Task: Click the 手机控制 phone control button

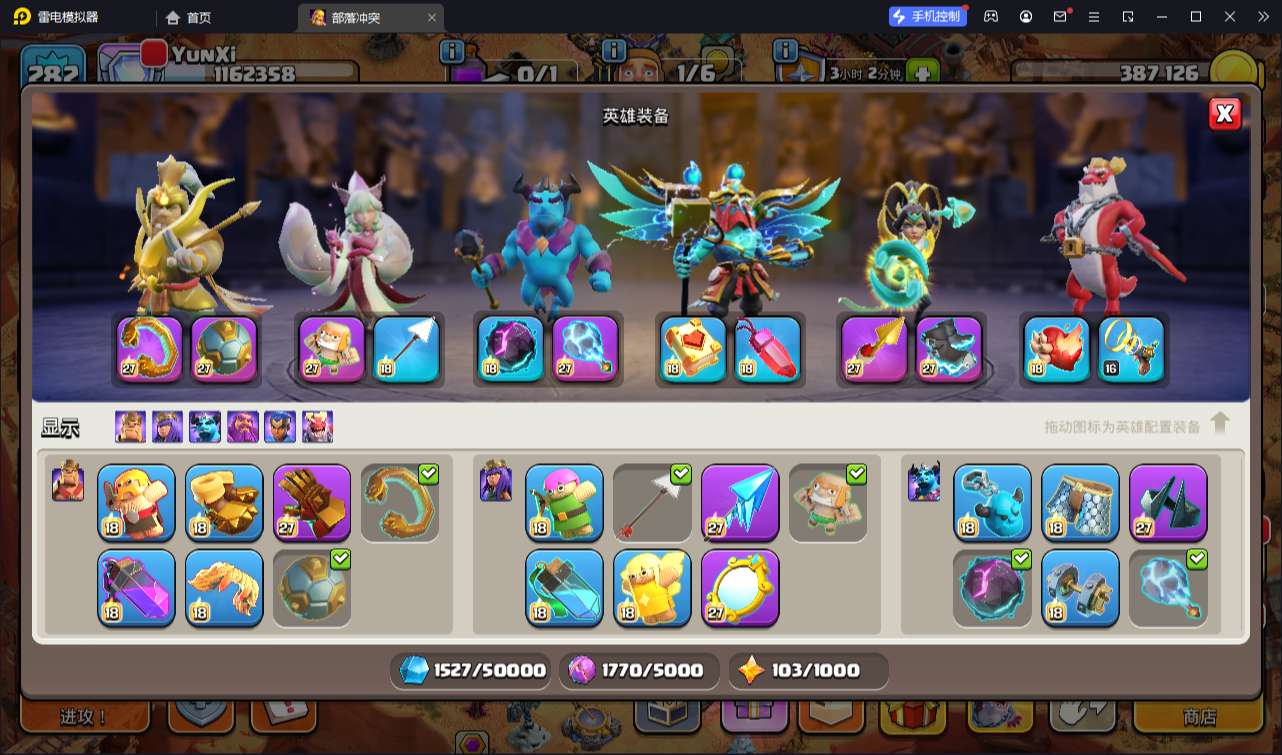Action: 928,16
